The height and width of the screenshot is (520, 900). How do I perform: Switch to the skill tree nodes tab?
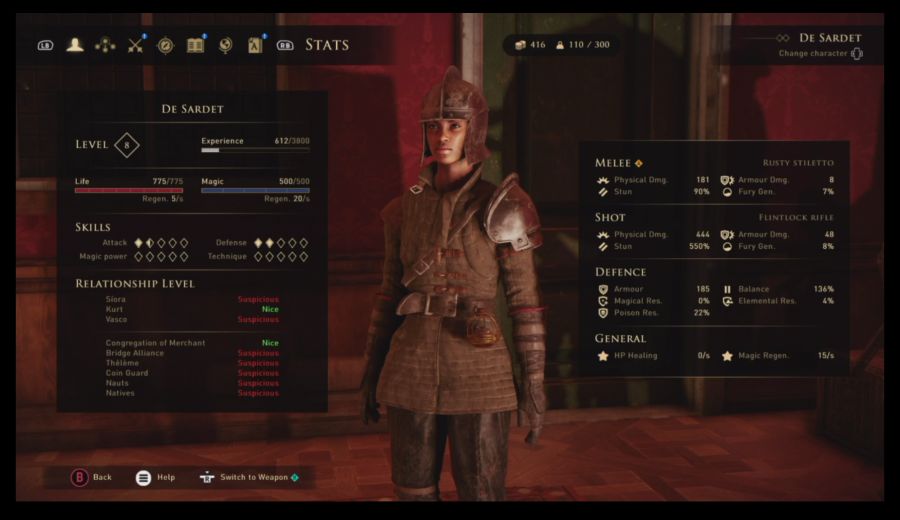point(105,44)
